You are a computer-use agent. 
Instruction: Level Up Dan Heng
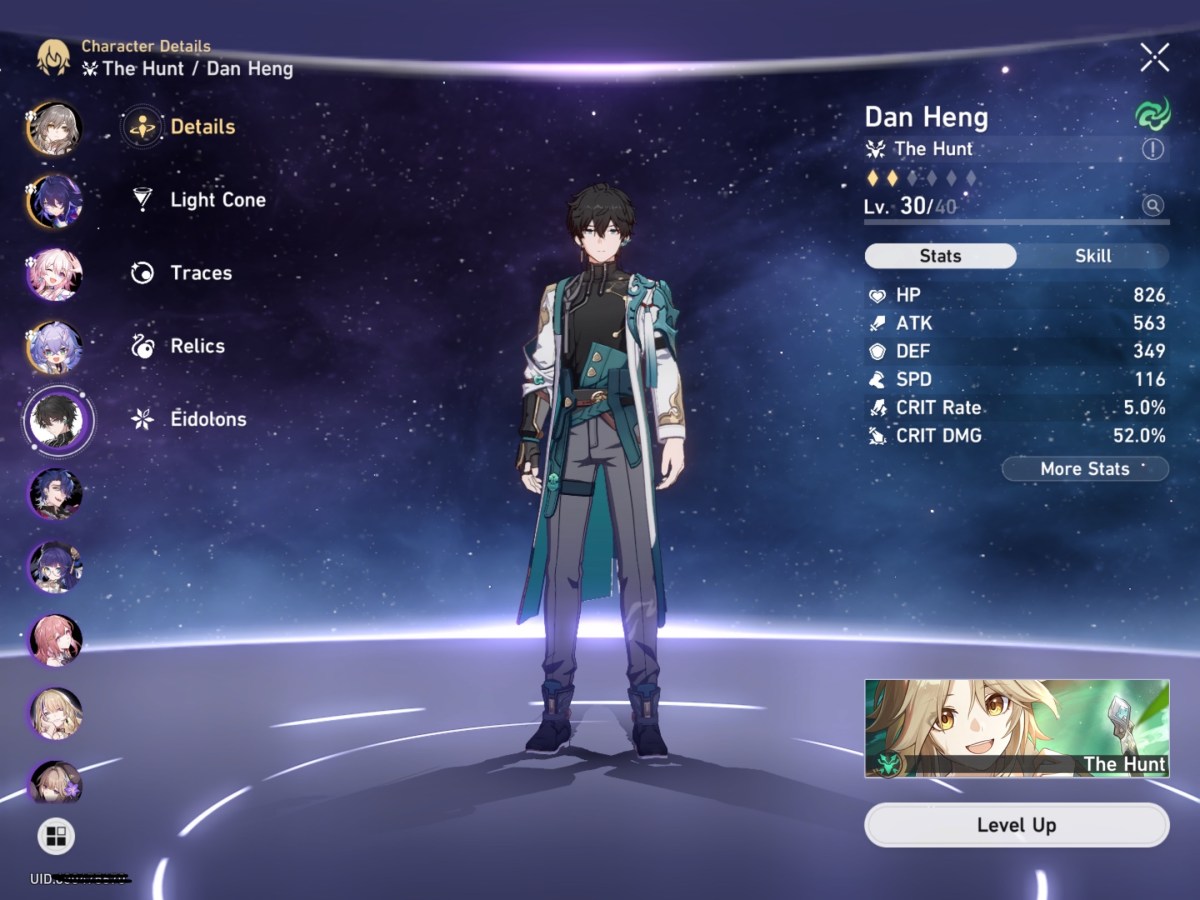point(1016,826)
